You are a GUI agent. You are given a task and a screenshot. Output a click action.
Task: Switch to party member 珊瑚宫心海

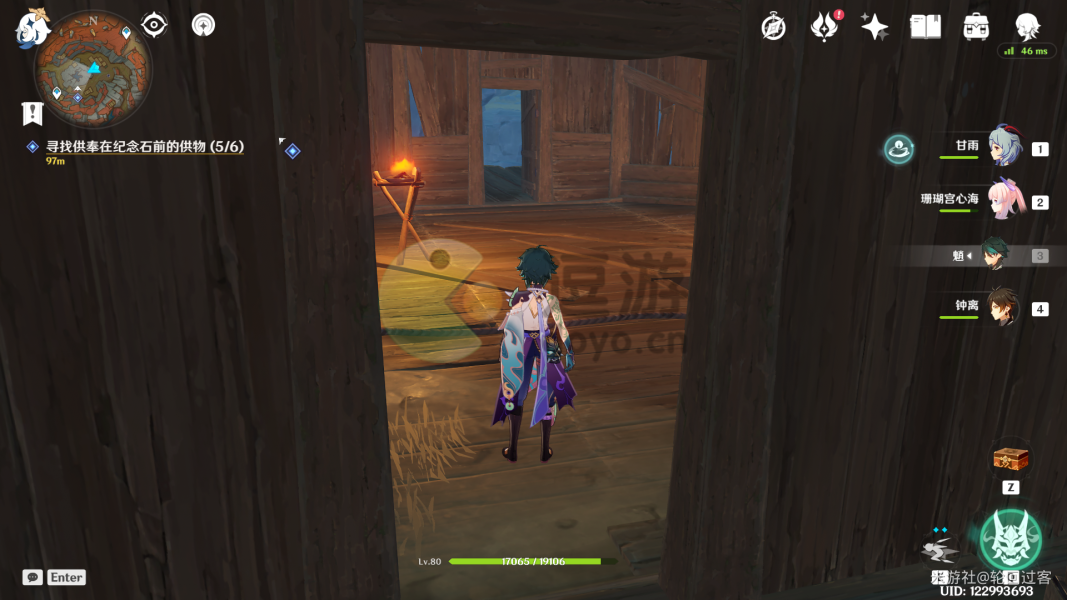click(x=1003, y=200)
